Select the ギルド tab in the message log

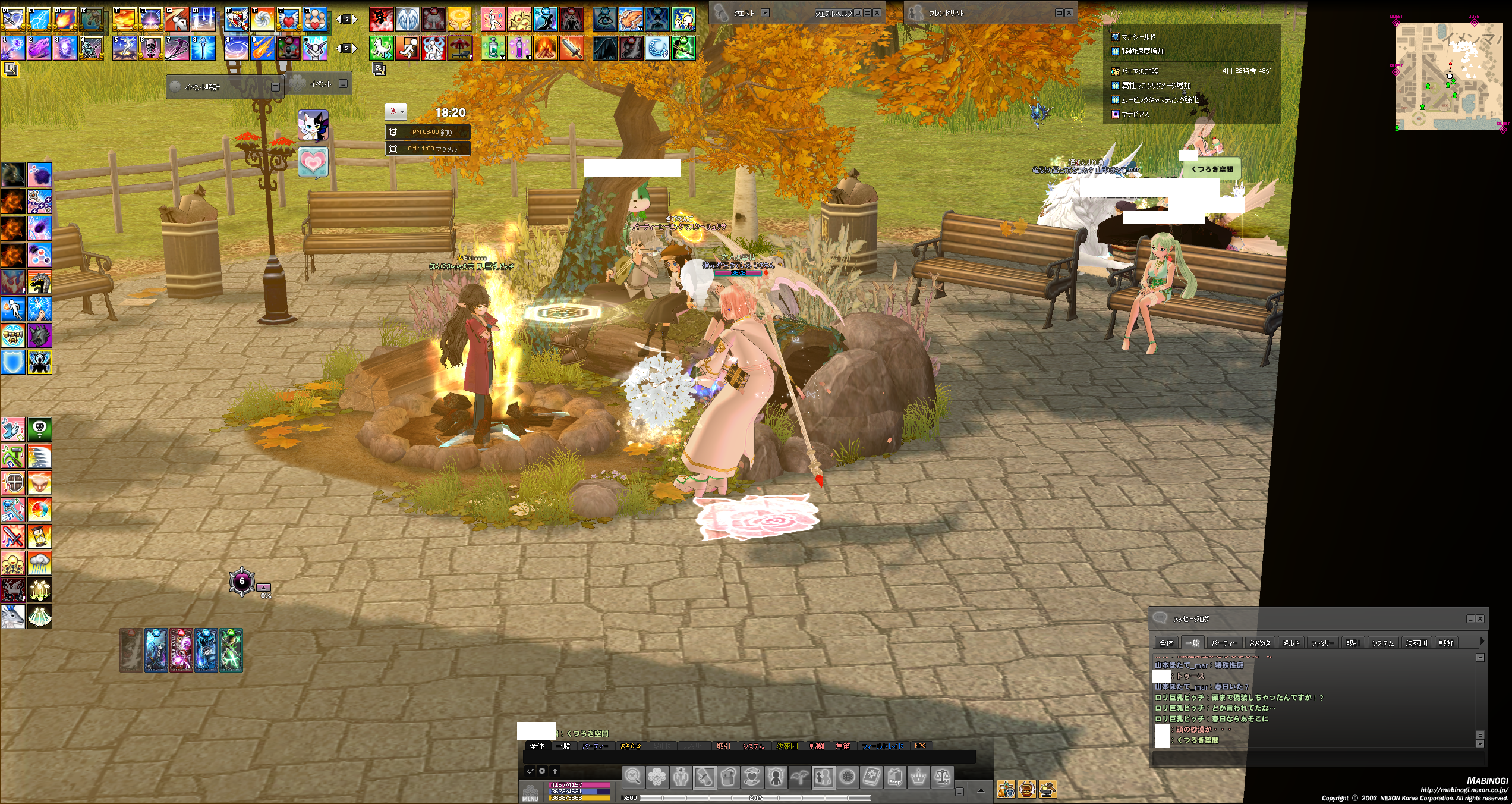(x=1290, y=643)
